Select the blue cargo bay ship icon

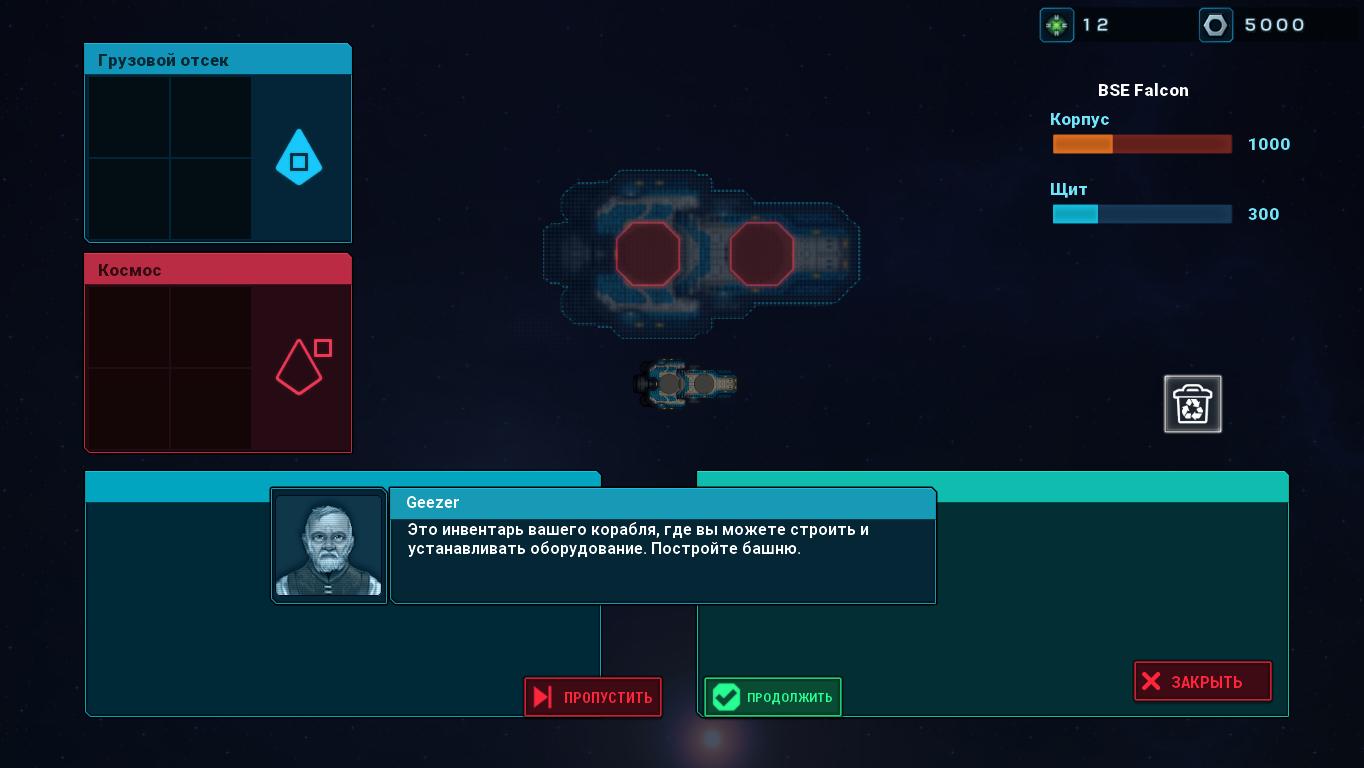298,158
